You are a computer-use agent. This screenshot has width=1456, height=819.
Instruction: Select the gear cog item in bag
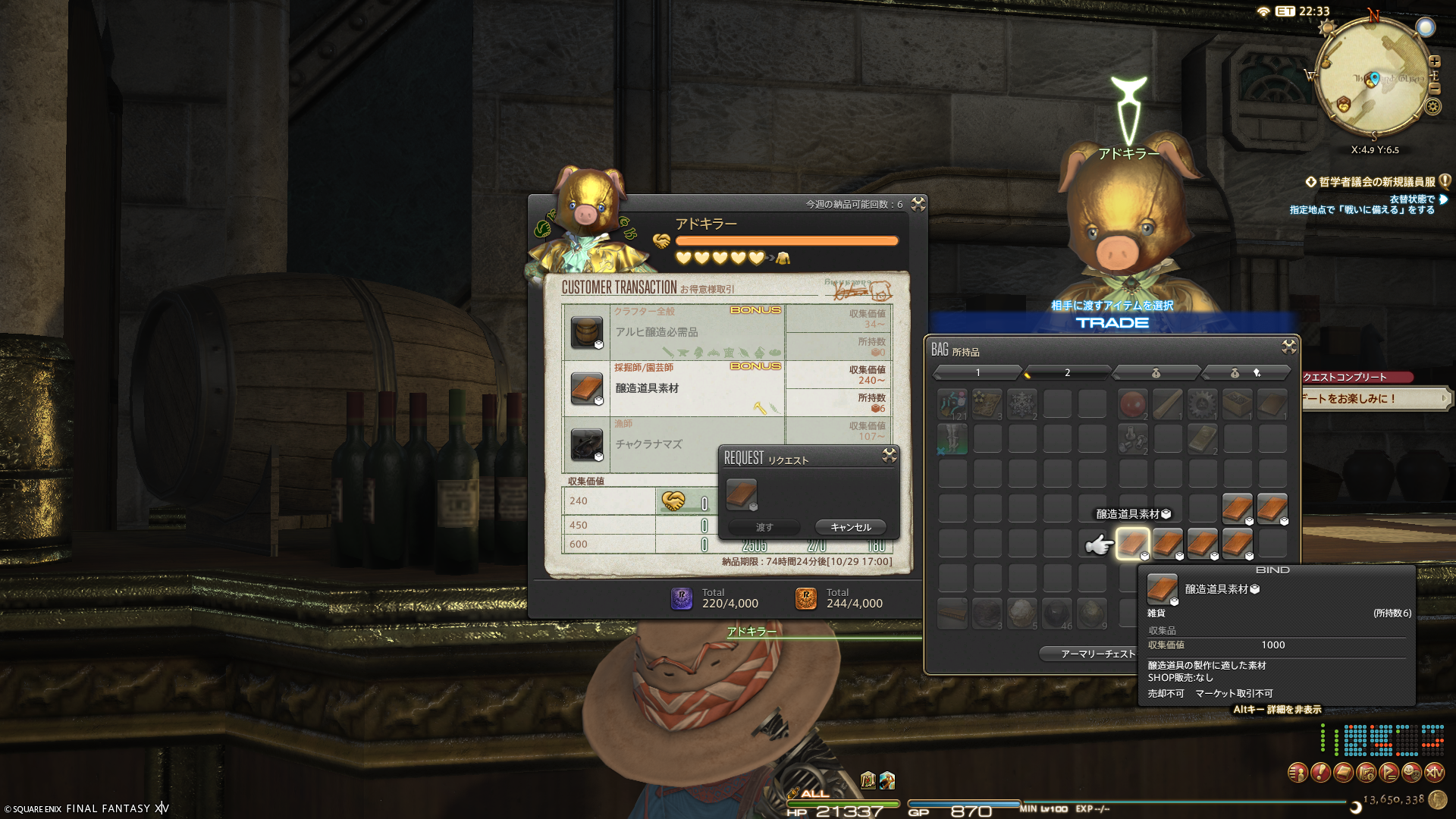click(x=1202, y=404)
